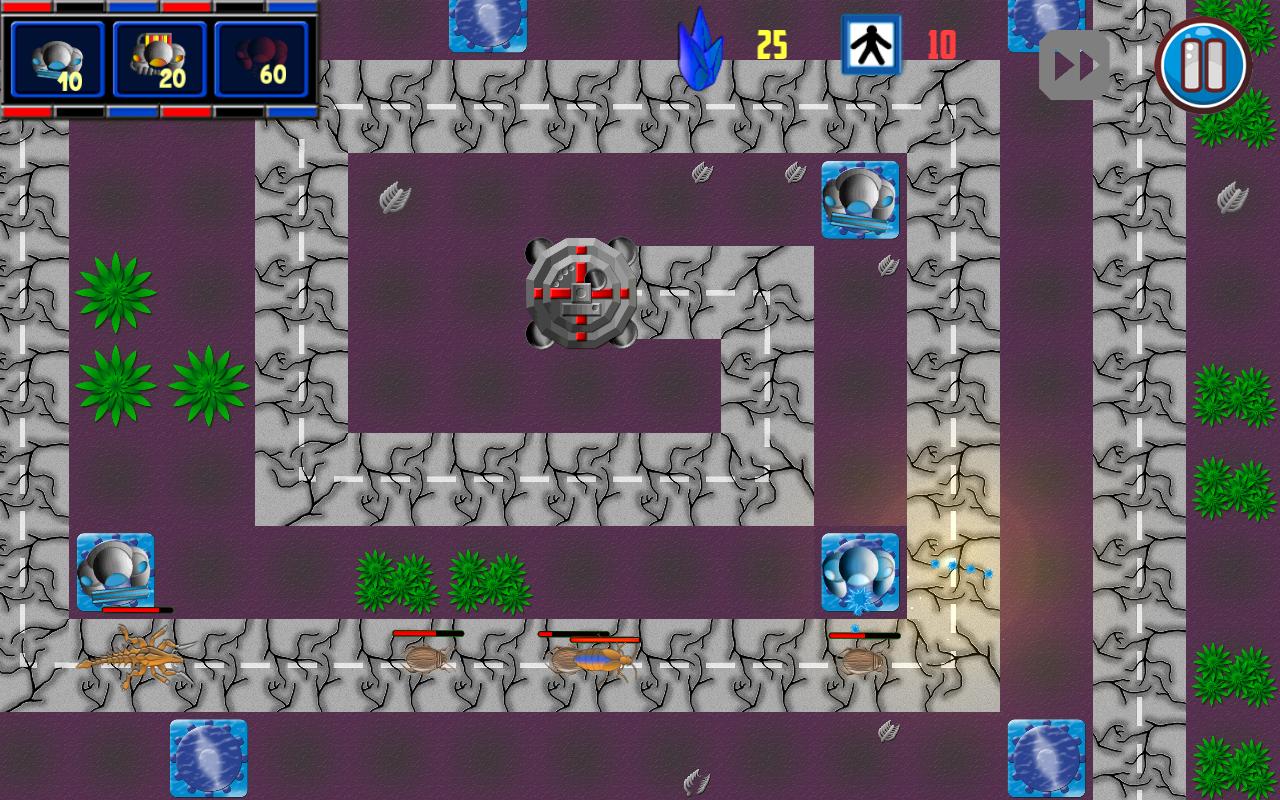1280x800 pixels.
Task: Select the blue tower placed near the top right path
Action: coord(861,200)
